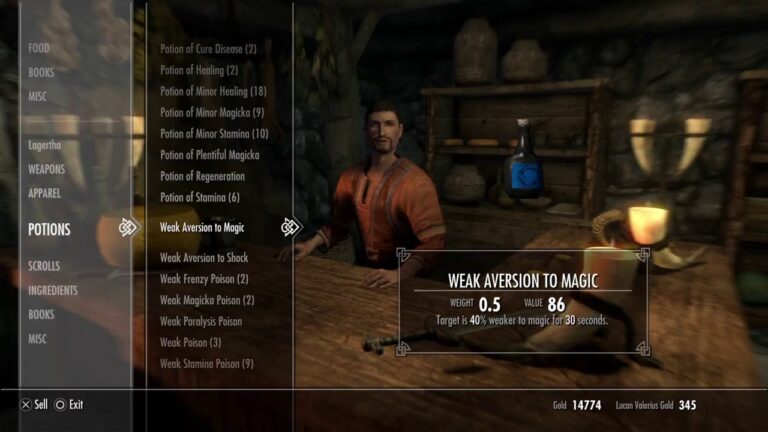Click Weak Magicka Poison
This screenshot has height=432, width=768.
(207, 300)
